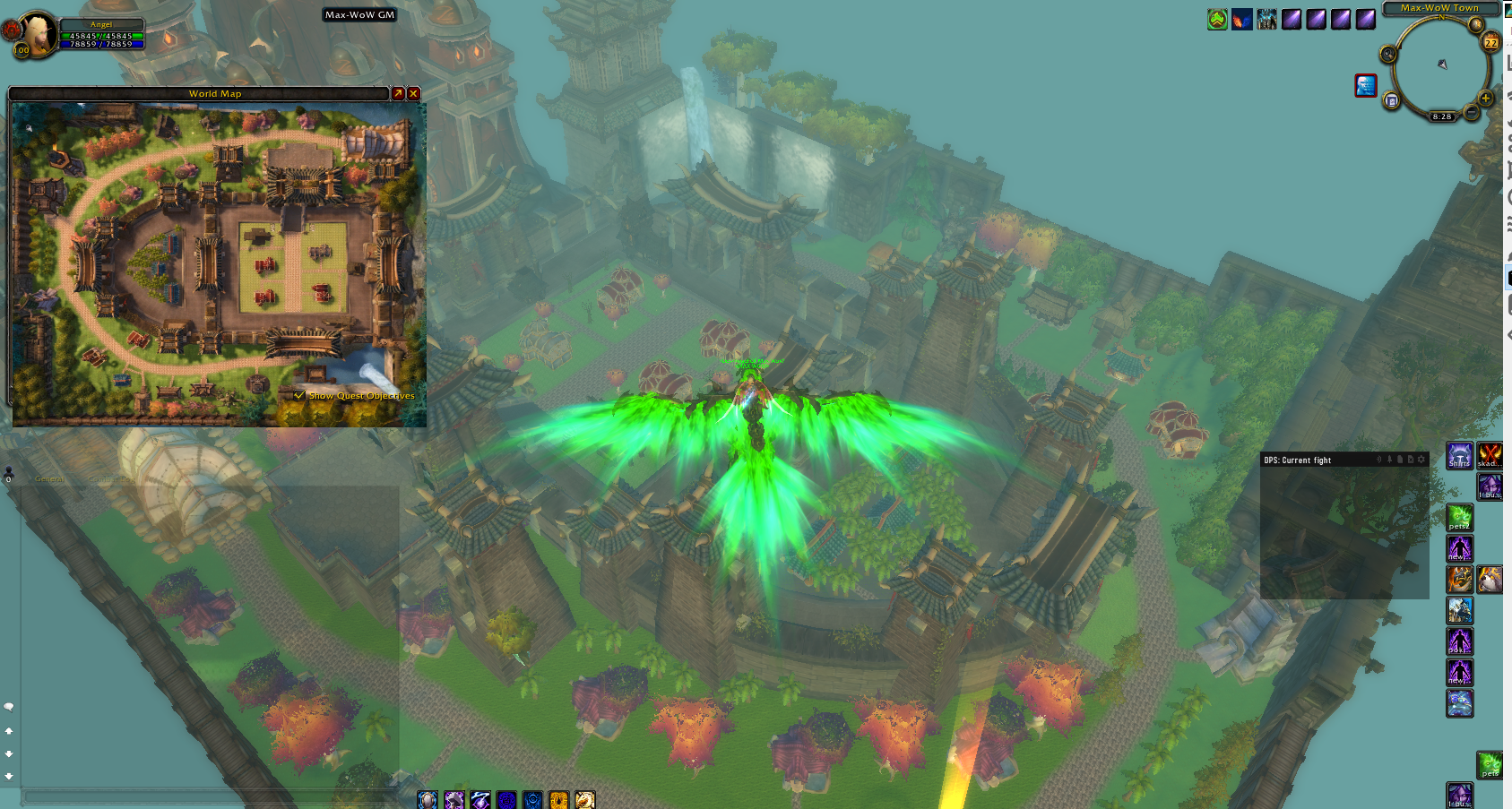Click the chat speech bubble button
This screenshot has width=1512, height=809.
(x=9, y=707)
